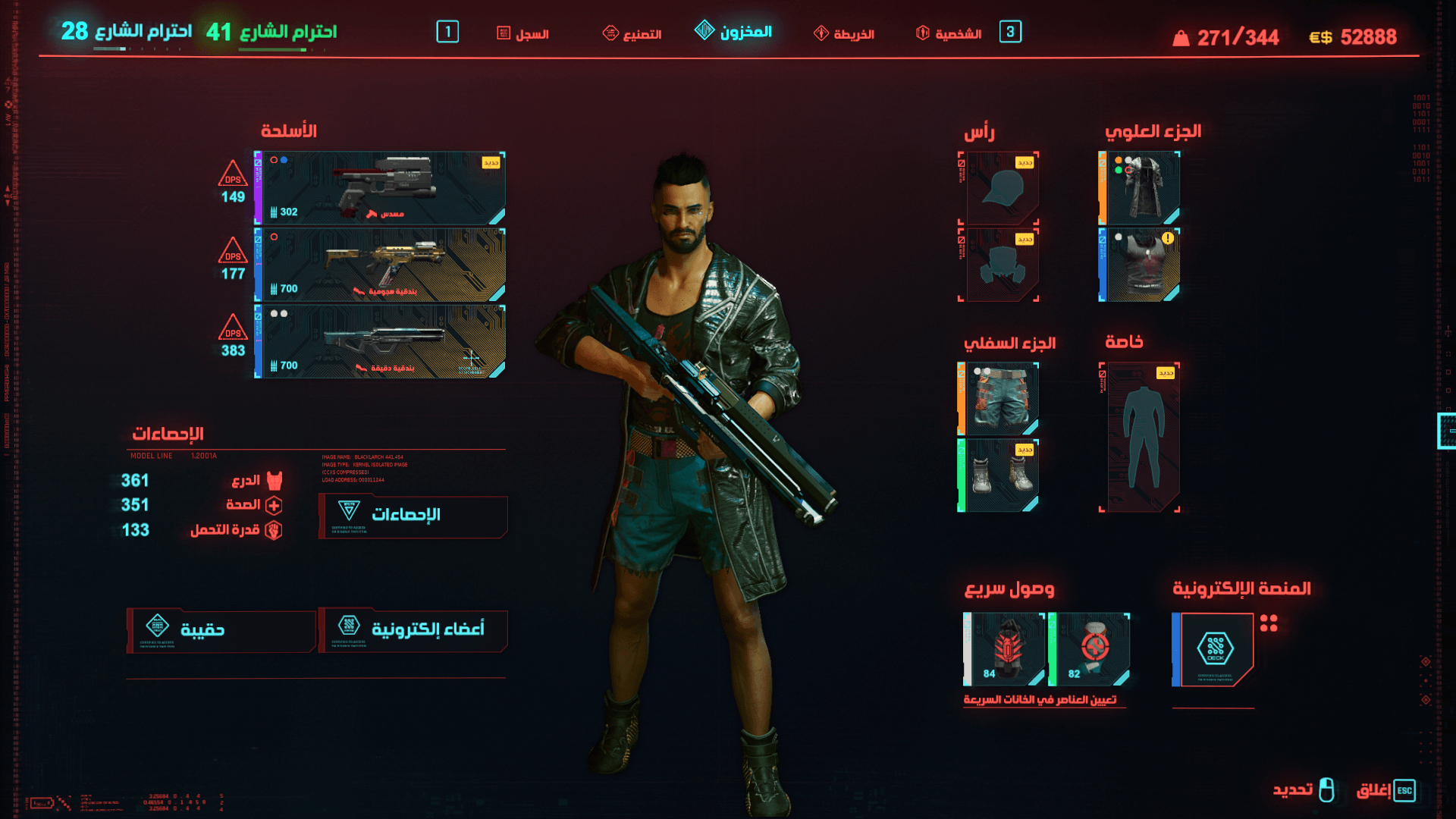Switch to the السجل (Journal) tab
Viewport: 1456px width, 819px height.
coord(523,33)
